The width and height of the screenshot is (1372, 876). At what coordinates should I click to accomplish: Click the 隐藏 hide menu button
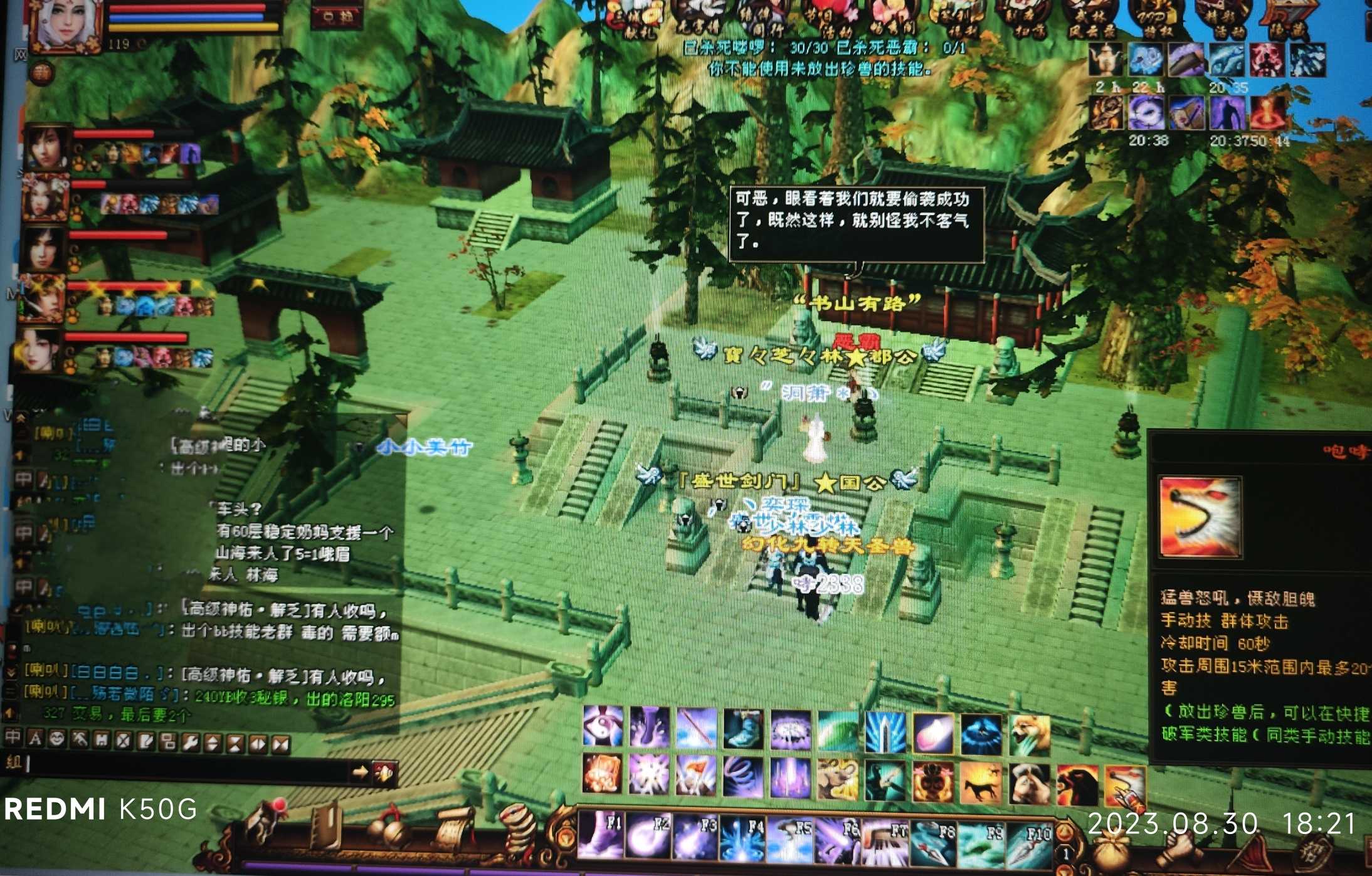(x=1283, y=20)
